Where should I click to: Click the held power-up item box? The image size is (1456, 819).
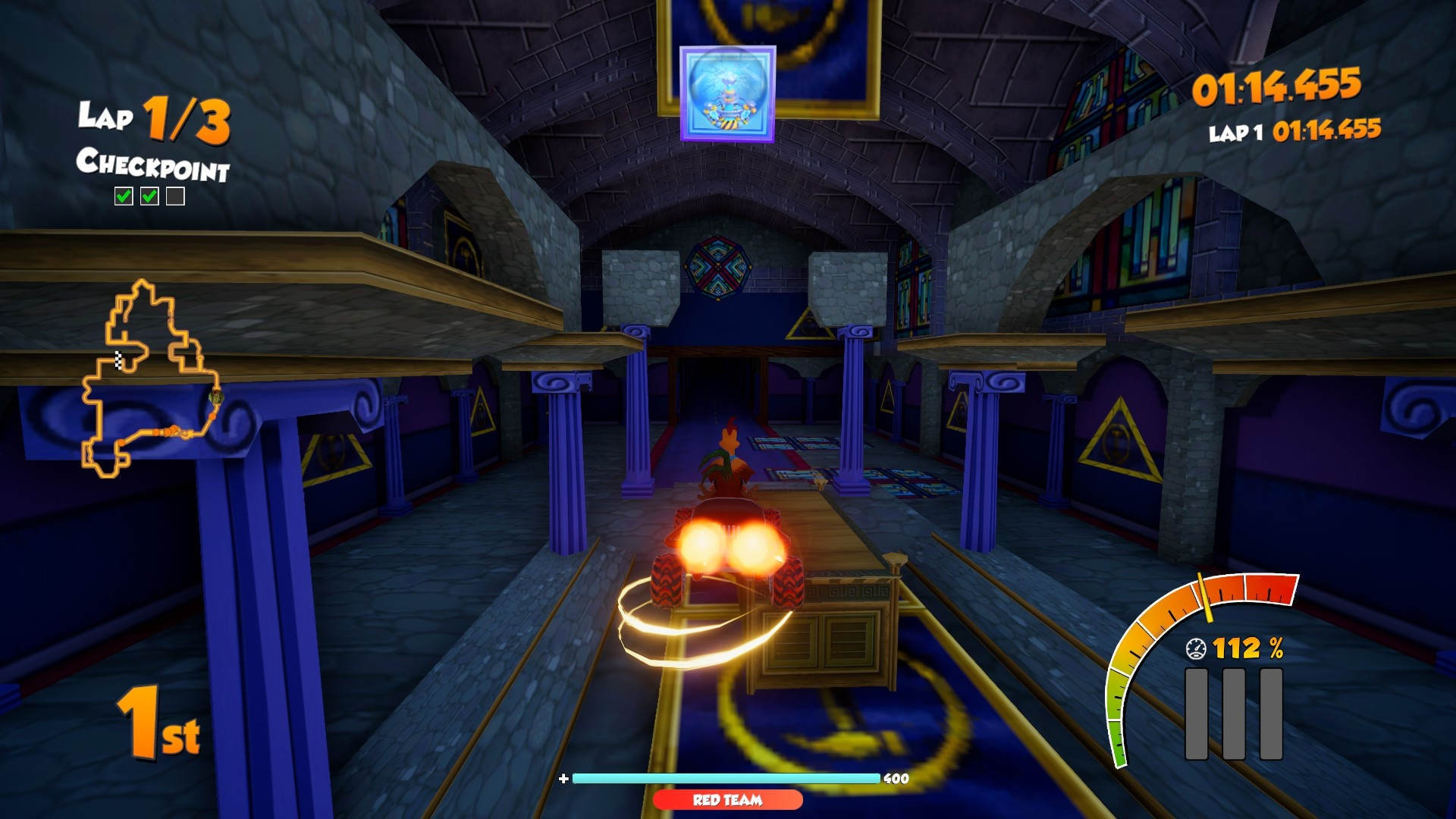coord(727,94)
